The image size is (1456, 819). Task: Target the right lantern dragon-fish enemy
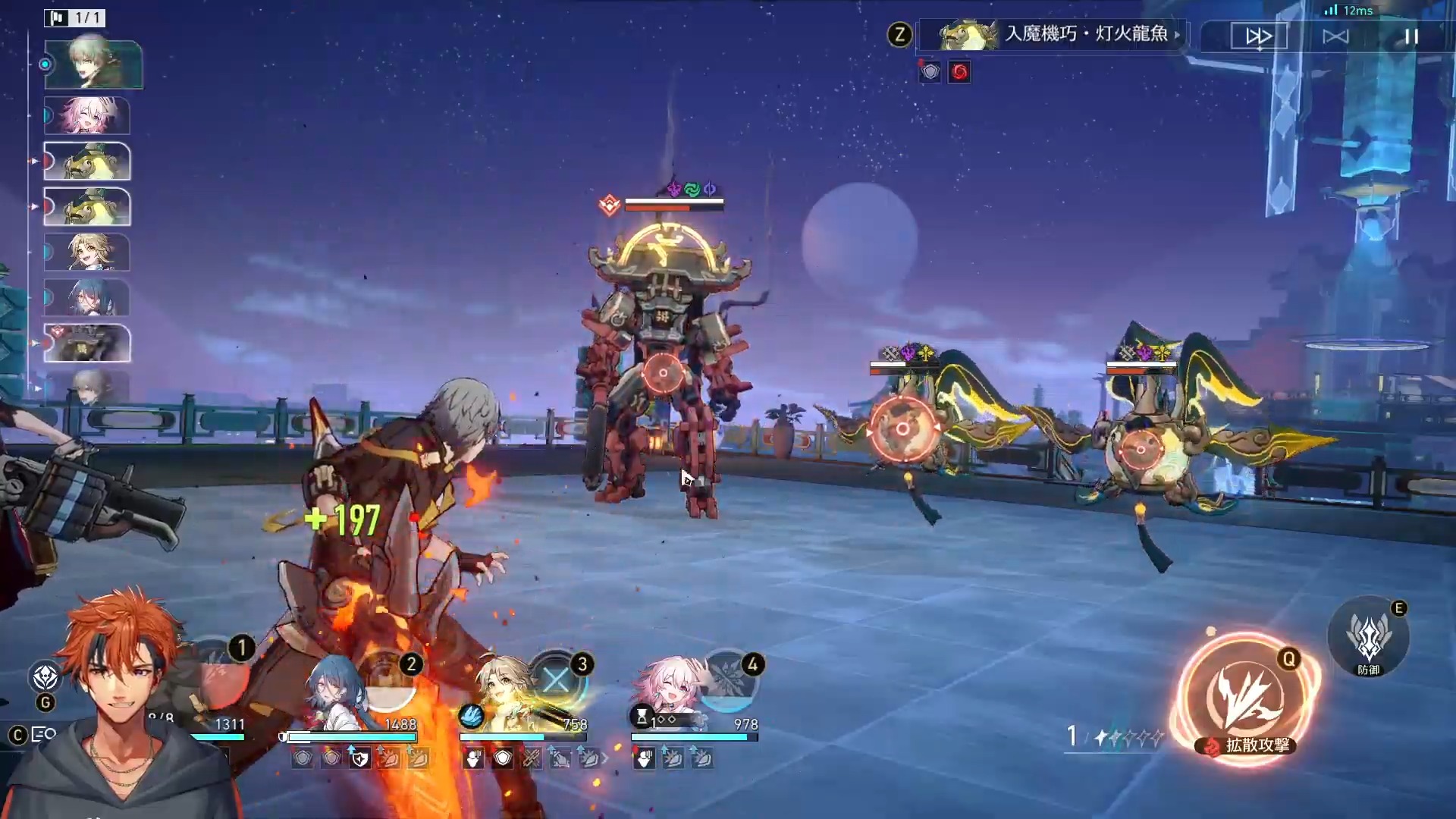point(1141,450)
